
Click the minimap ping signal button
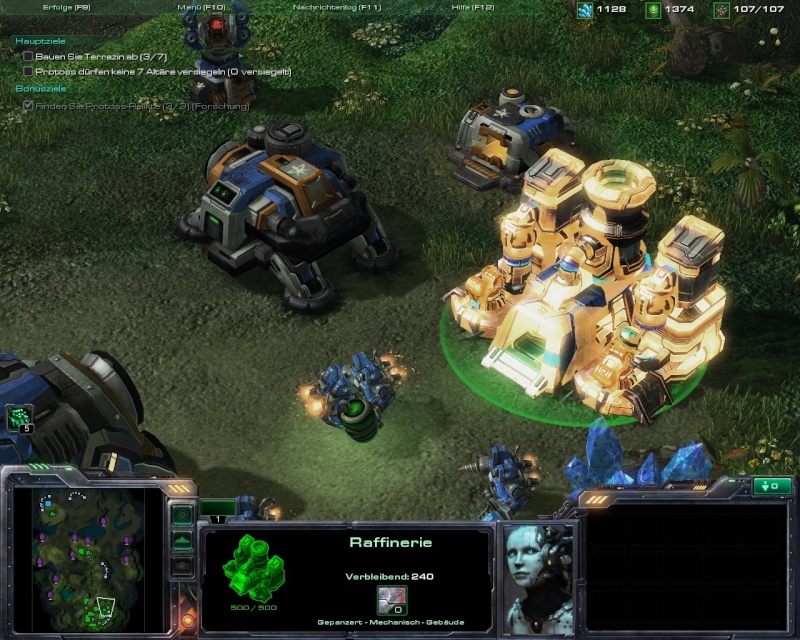[x=183, y=516]
